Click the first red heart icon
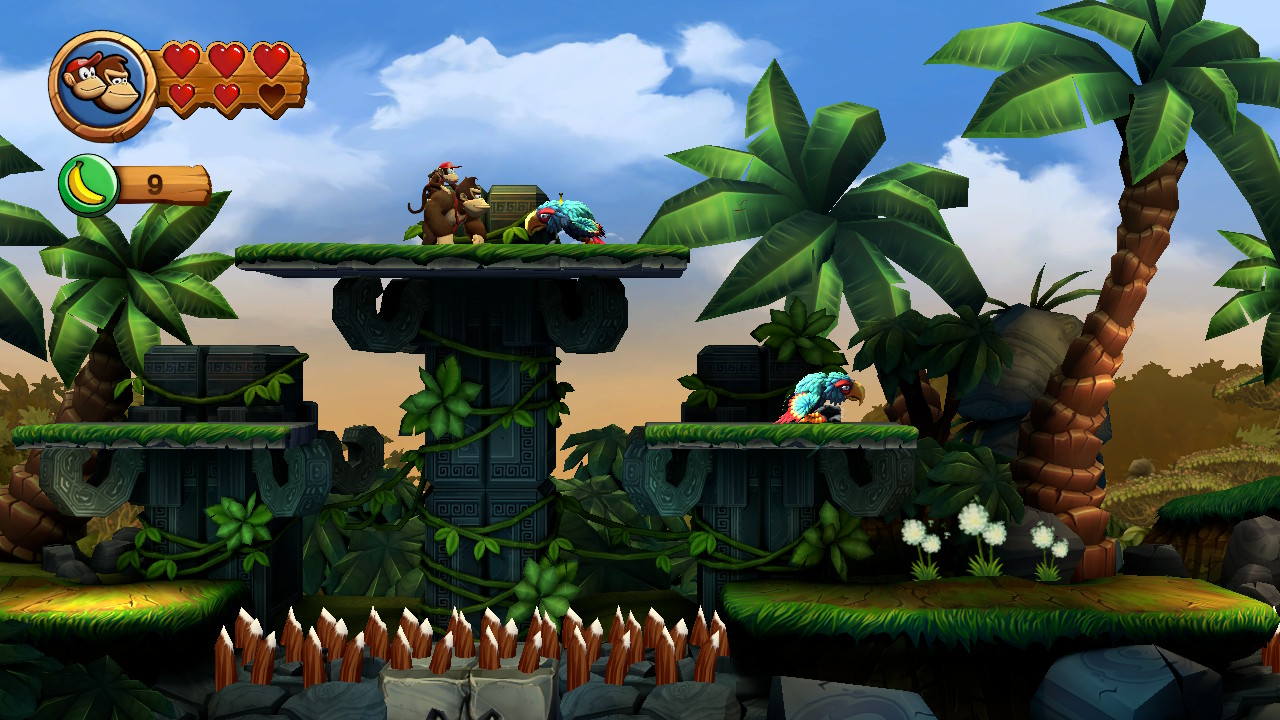 [x=182, y=60]
